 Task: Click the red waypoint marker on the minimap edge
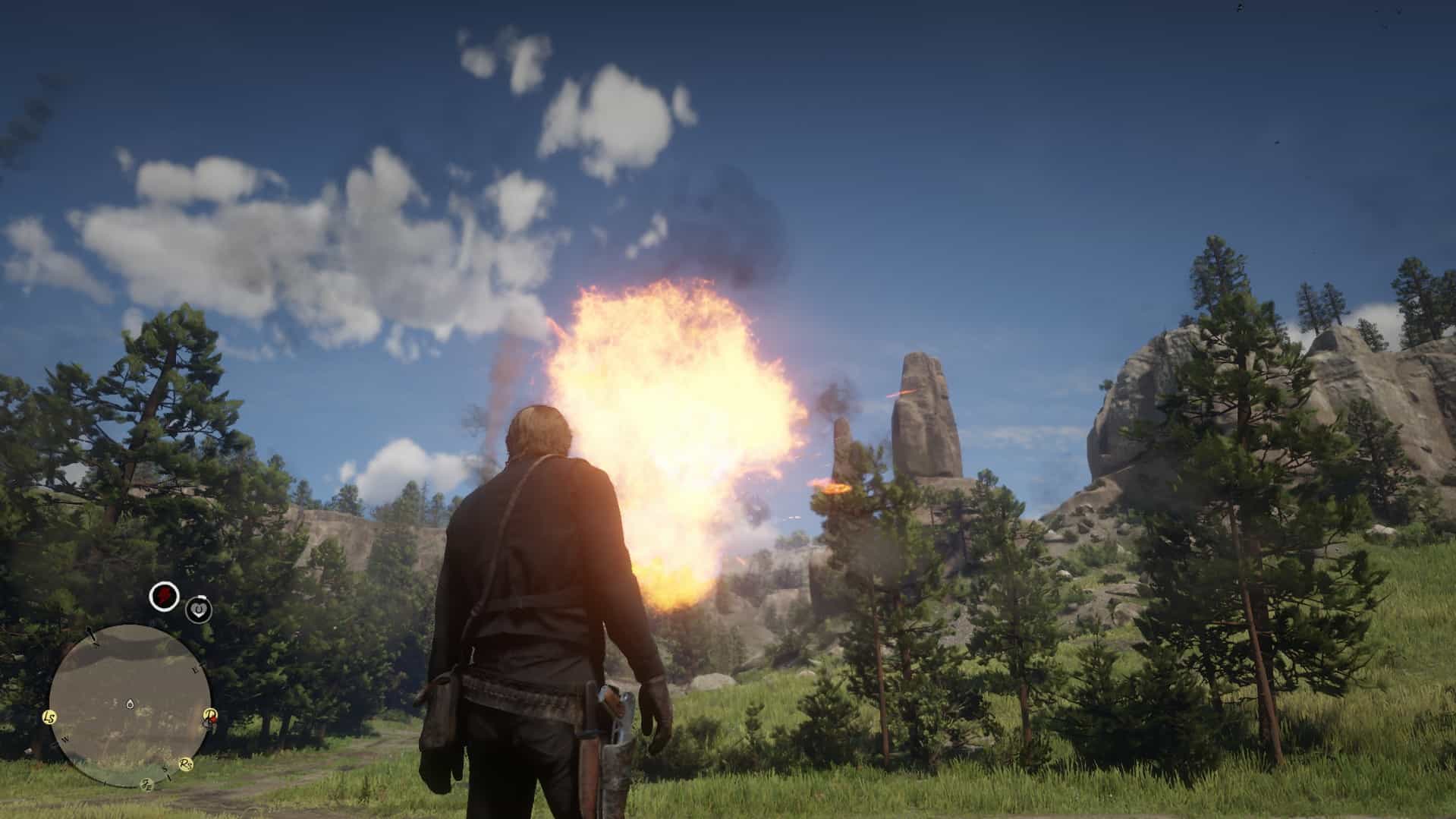(x=212, y=720)
